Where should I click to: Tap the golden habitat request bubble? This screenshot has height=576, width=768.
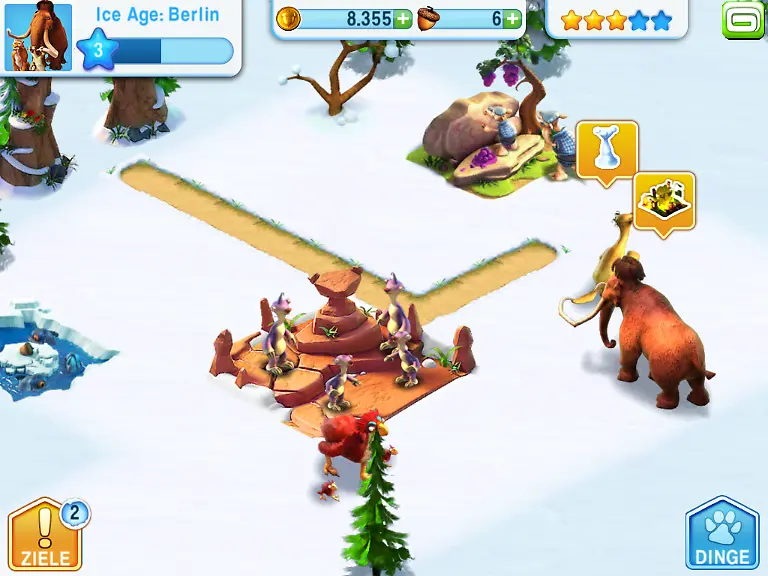[663, 201]
